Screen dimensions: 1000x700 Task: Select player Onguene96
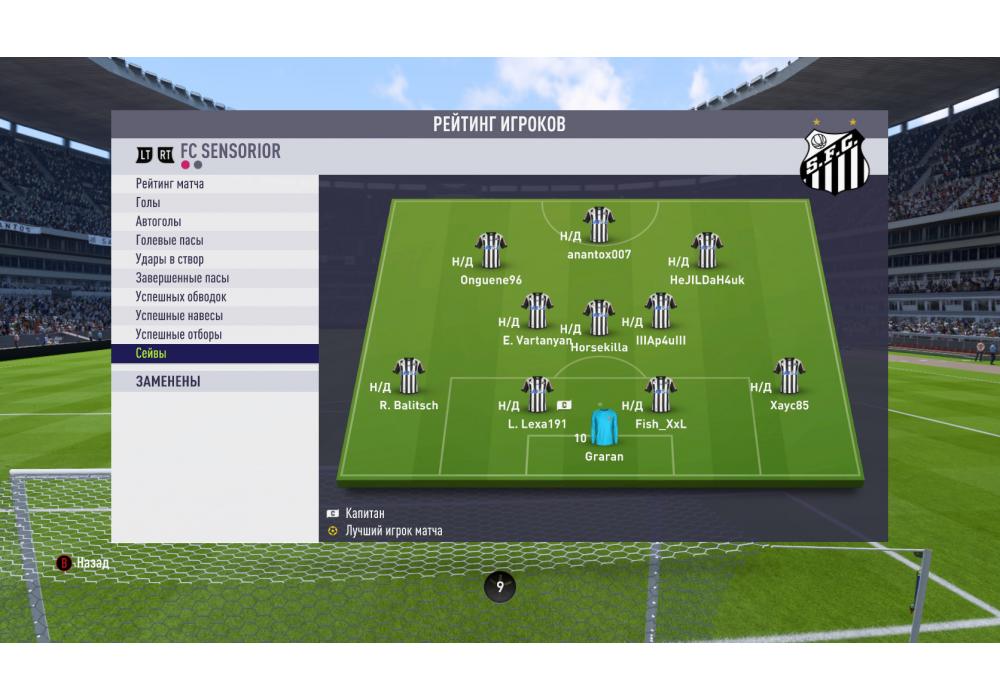(x=491, y=250)
